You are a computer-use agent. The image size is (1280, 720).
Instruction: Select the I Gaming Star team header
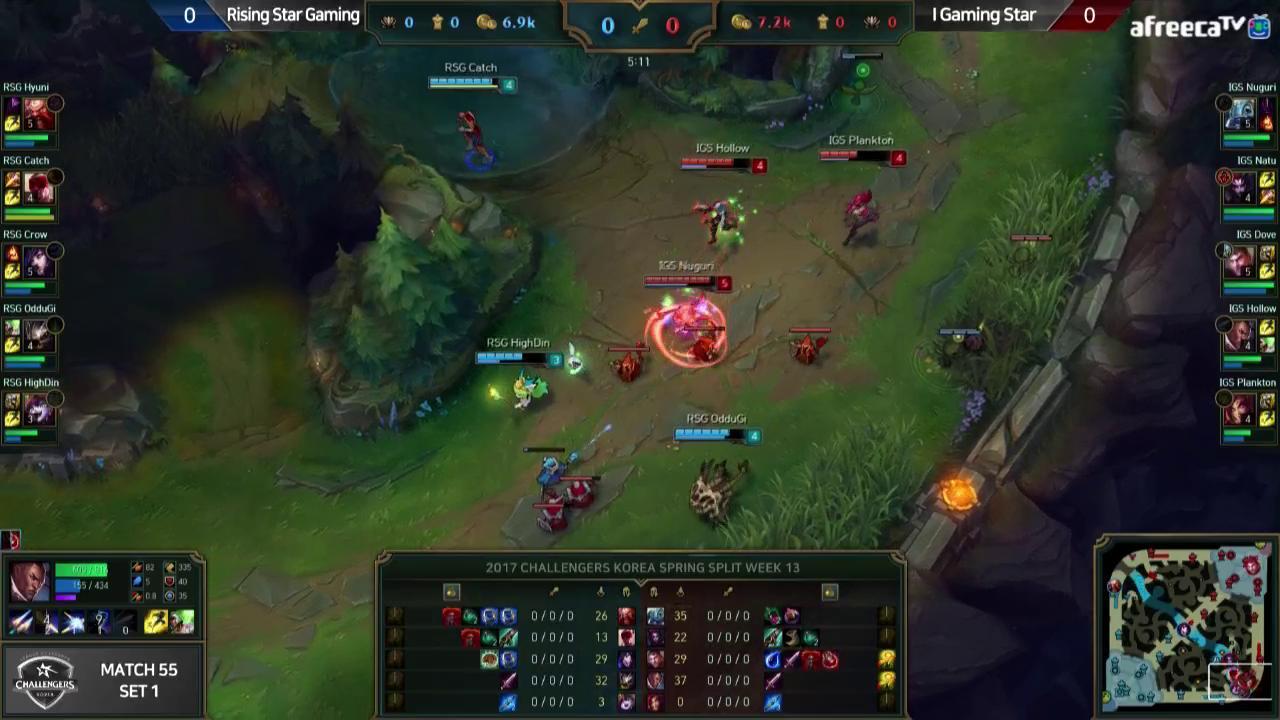click(x=983, y=15)
